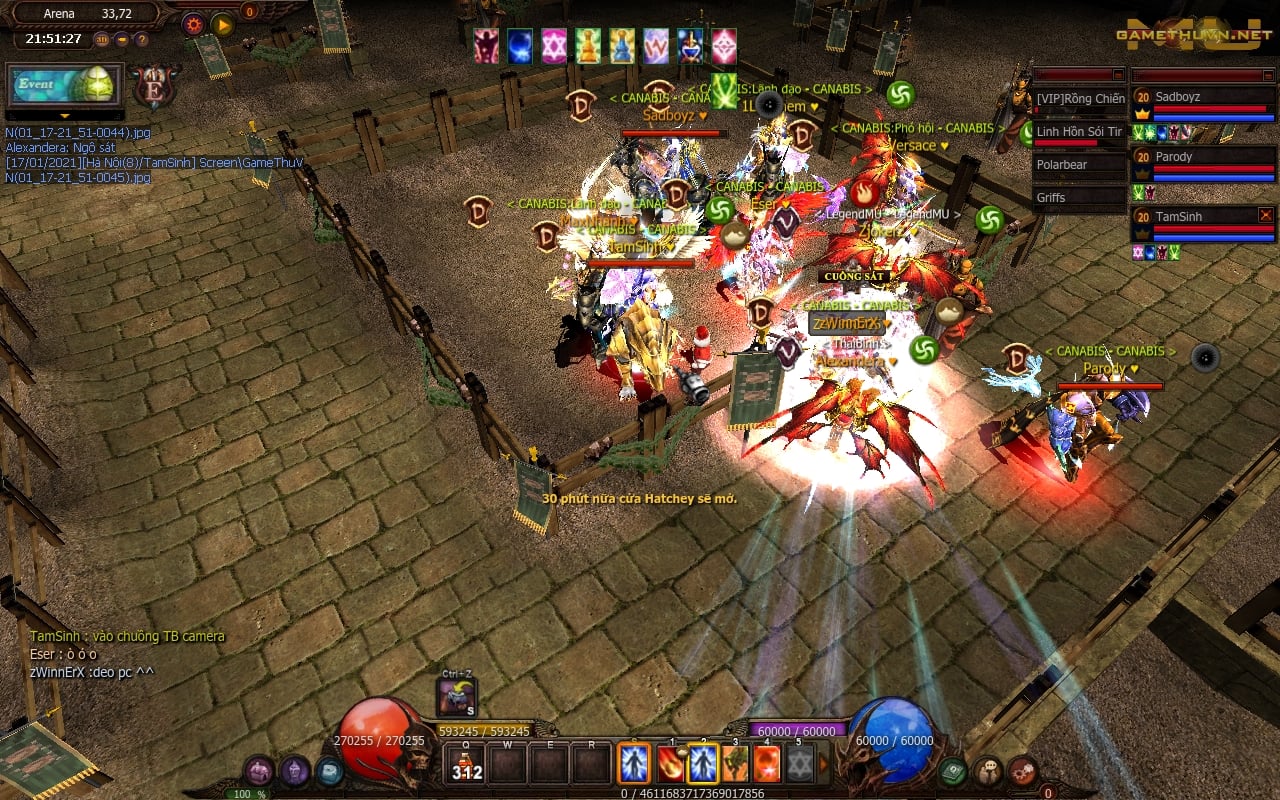
Task: Select Griffs in the target list
Action: click(1079, 198)
